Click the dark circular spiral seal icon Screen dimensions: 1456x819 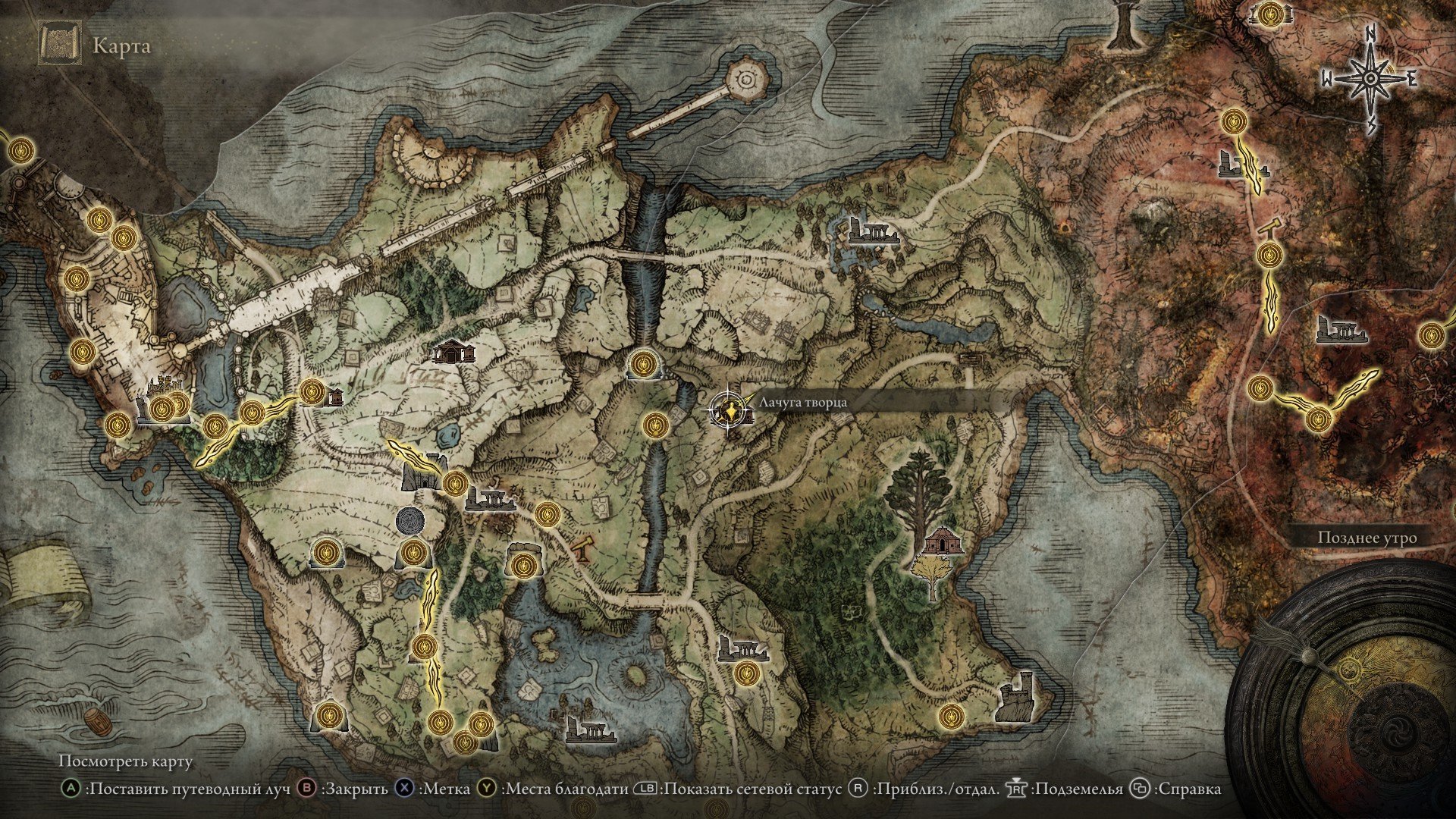click(x=410, y=522)
